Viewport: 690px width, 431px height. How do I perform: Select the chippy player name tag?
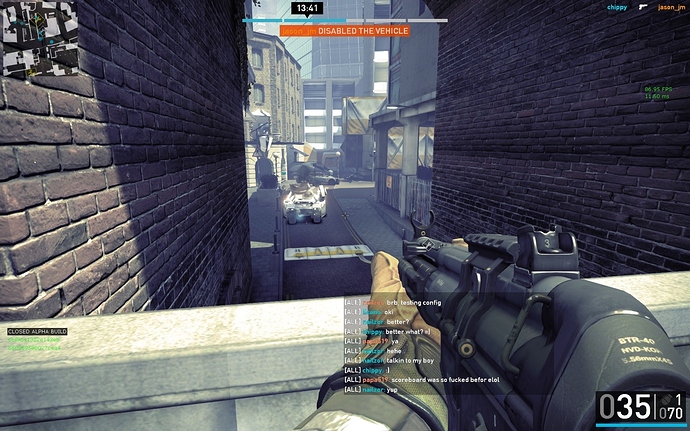(x=618, y=7)
